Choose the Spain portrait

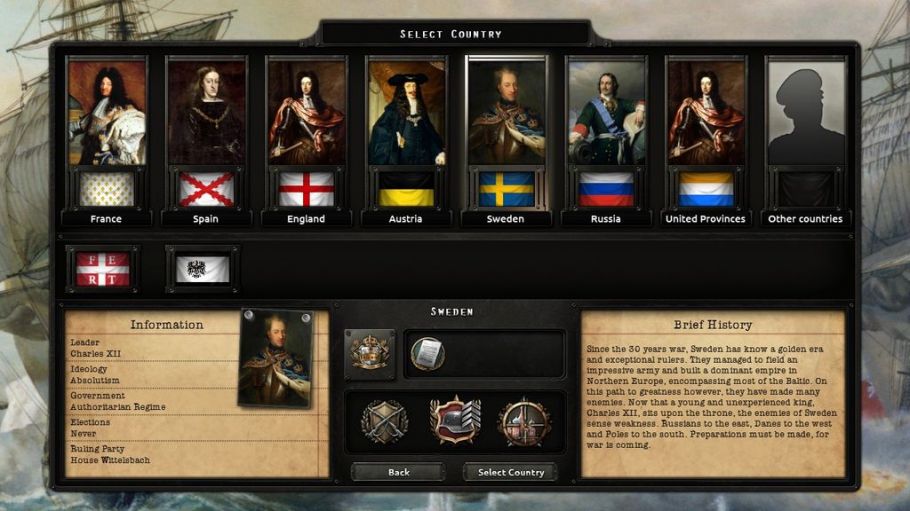pyautogui.click(x=206, y=140)
